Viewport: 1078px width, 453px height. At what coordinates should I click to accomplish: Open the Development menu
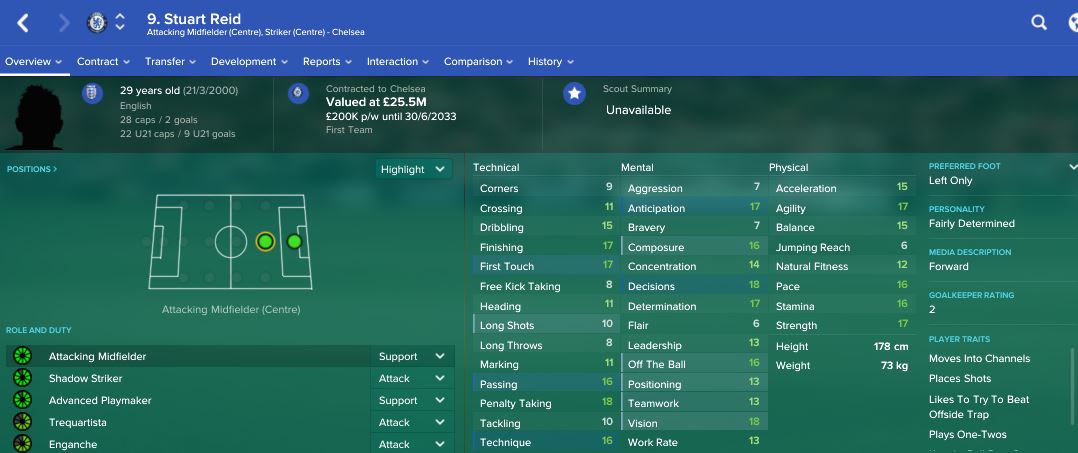(x=249, y=62)
